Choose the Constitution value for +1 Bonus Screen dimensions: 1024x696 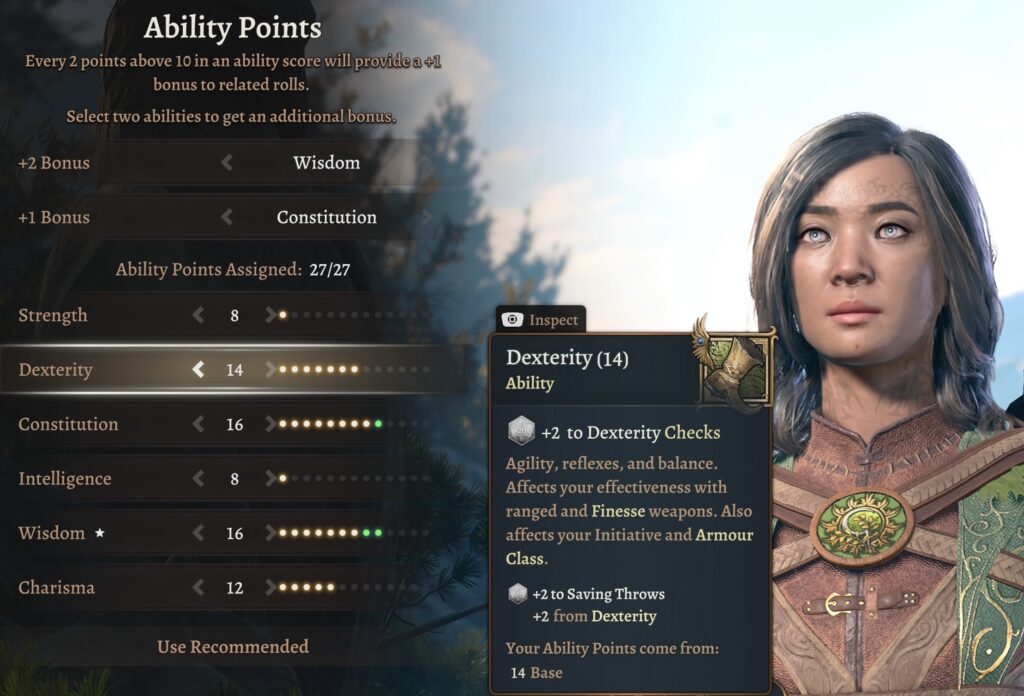(x=326, y=217)
